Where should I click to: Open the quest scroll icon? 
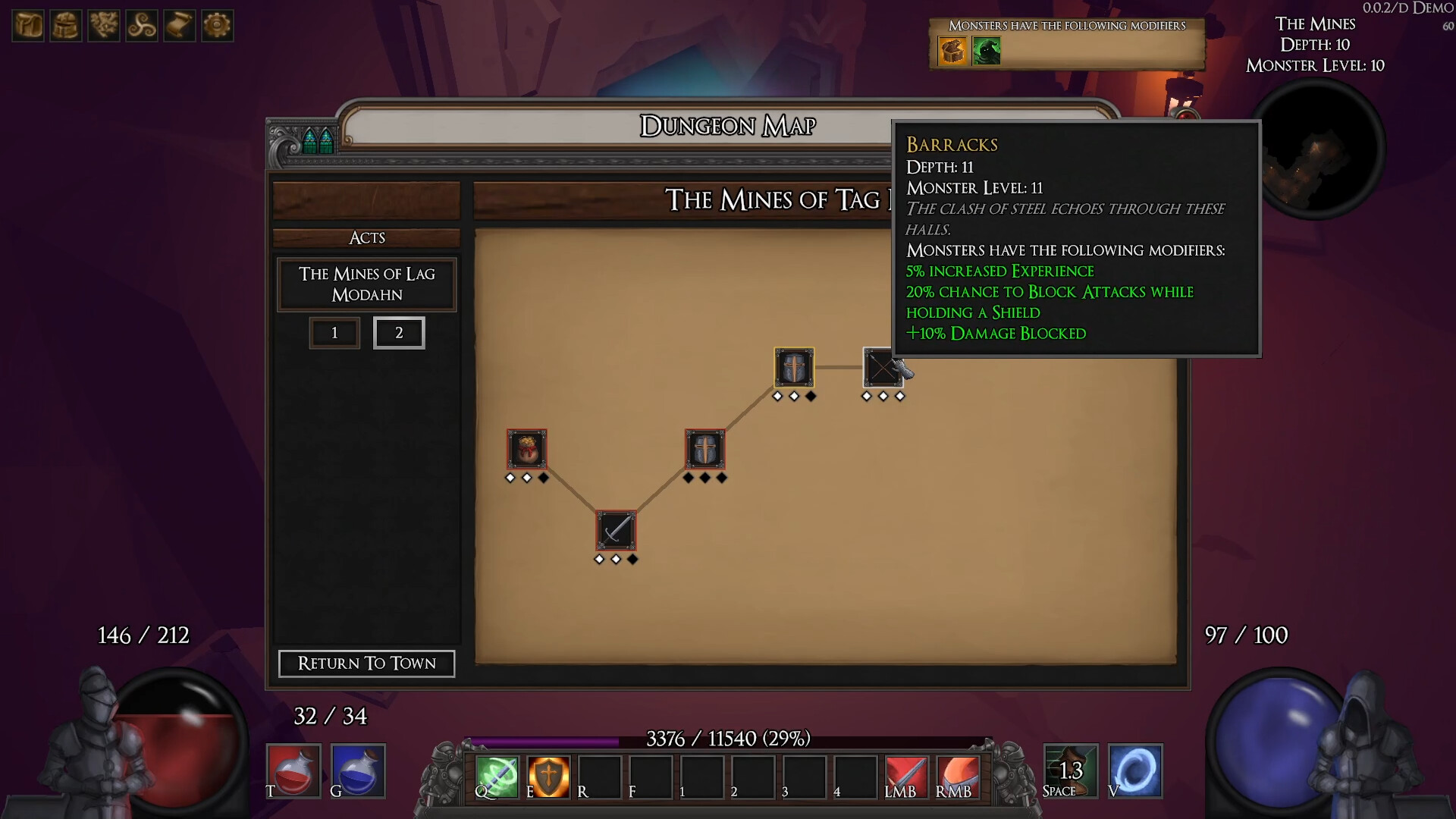point(180,25)
